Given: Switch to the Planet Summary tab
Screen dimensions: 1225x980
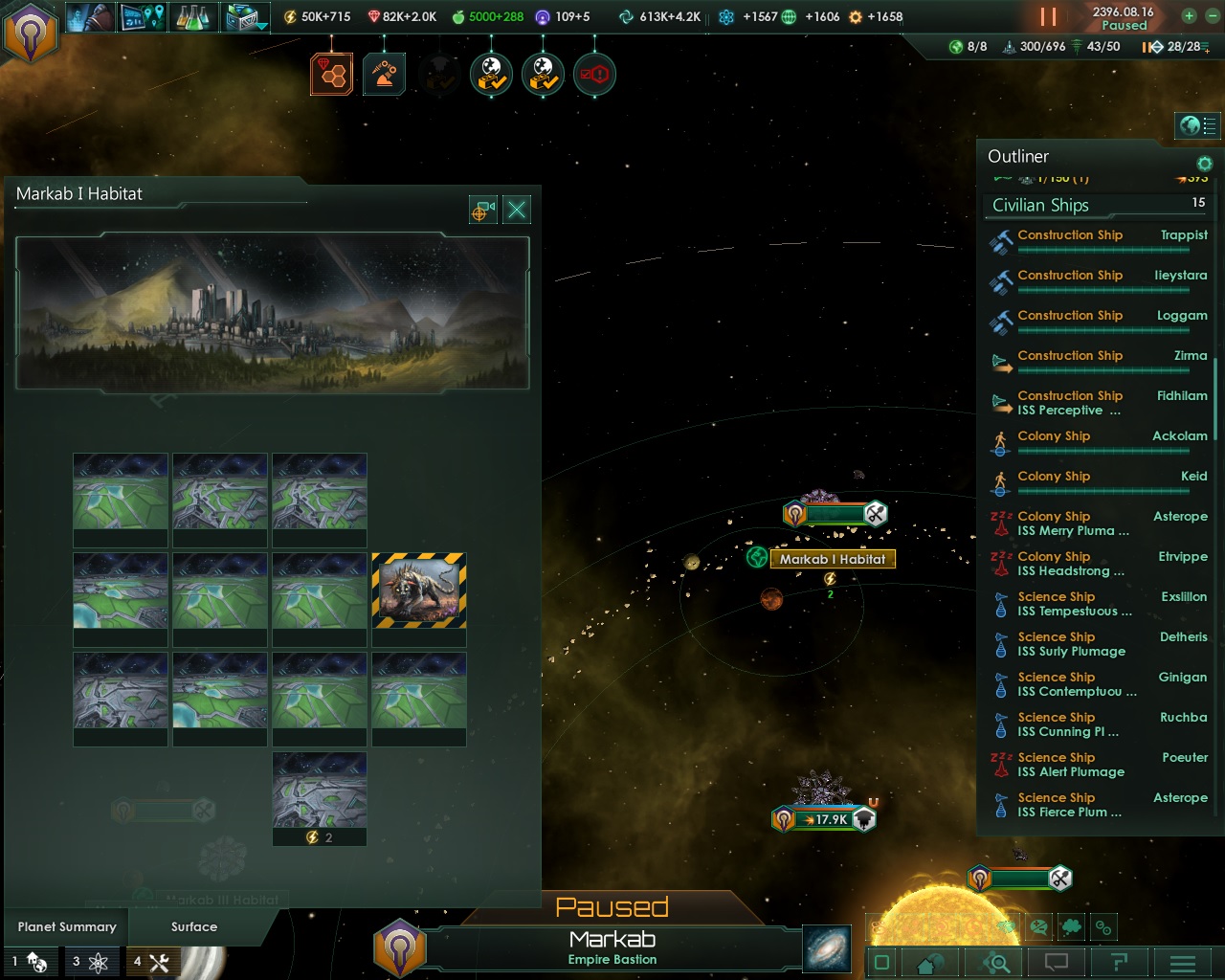Looking at the screenshot, I should click(x=67, y=926).
